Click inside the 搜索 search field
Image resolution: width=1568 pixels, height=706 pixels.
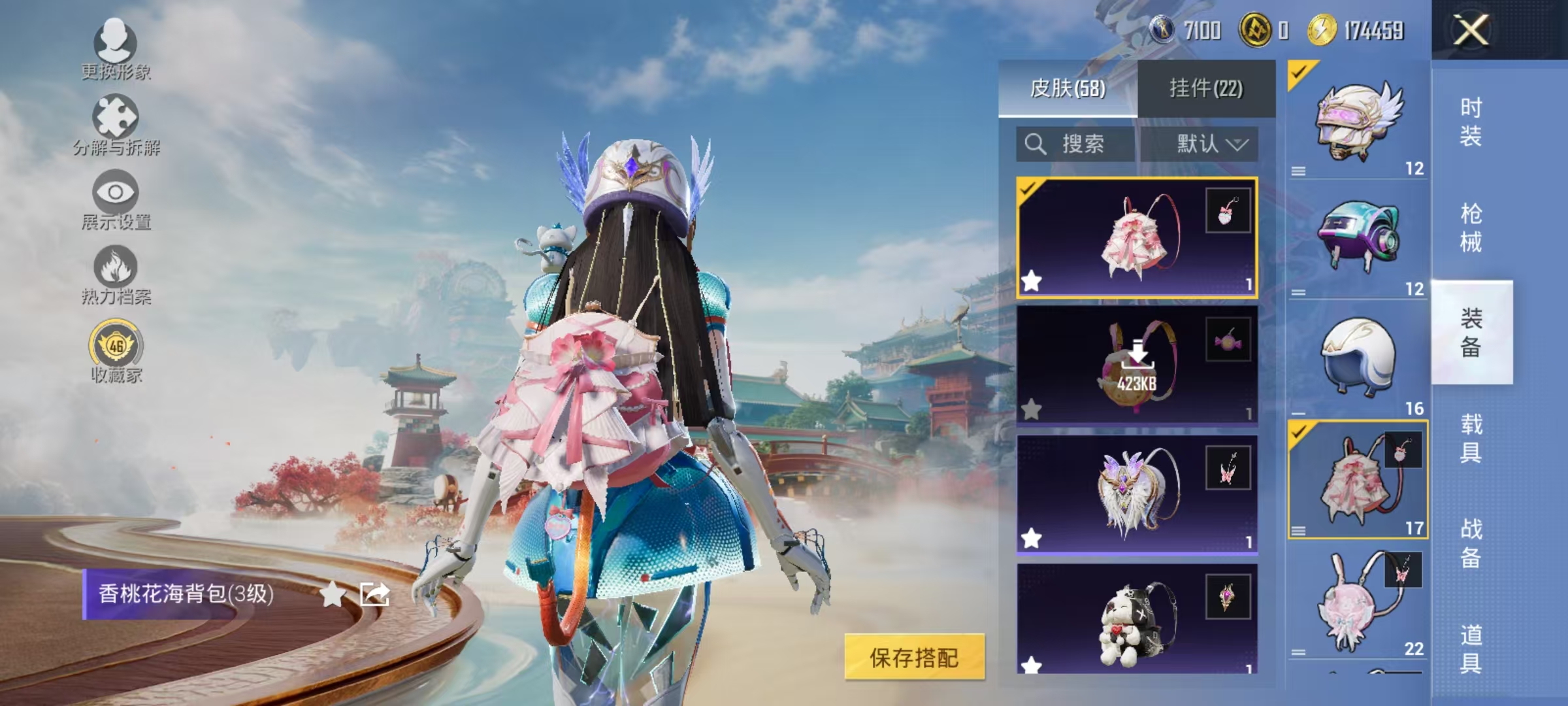coord(1085,145)
